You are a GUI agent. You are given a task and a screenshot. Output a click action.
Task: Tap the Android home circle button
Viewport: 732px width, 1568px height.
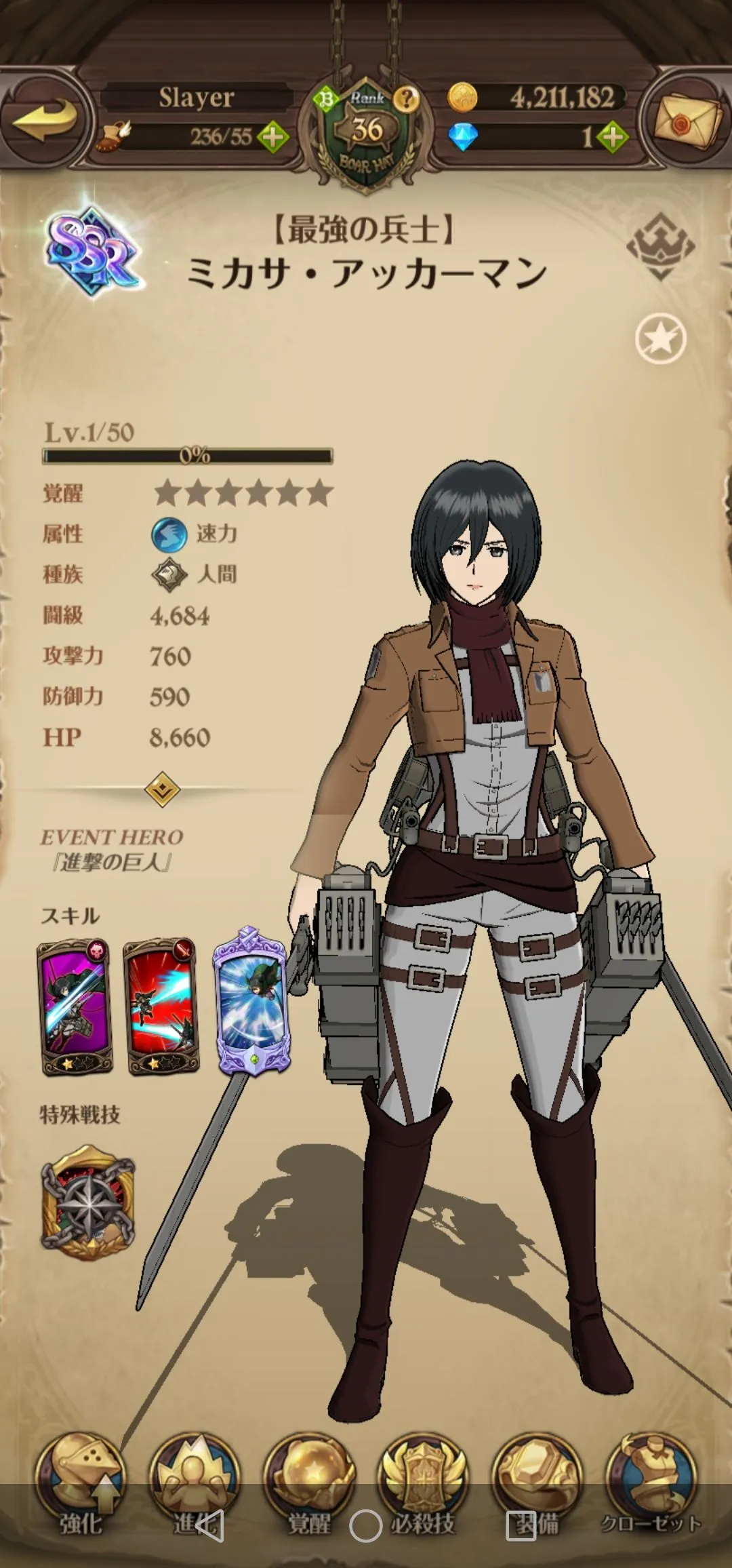pos(365,1527)
